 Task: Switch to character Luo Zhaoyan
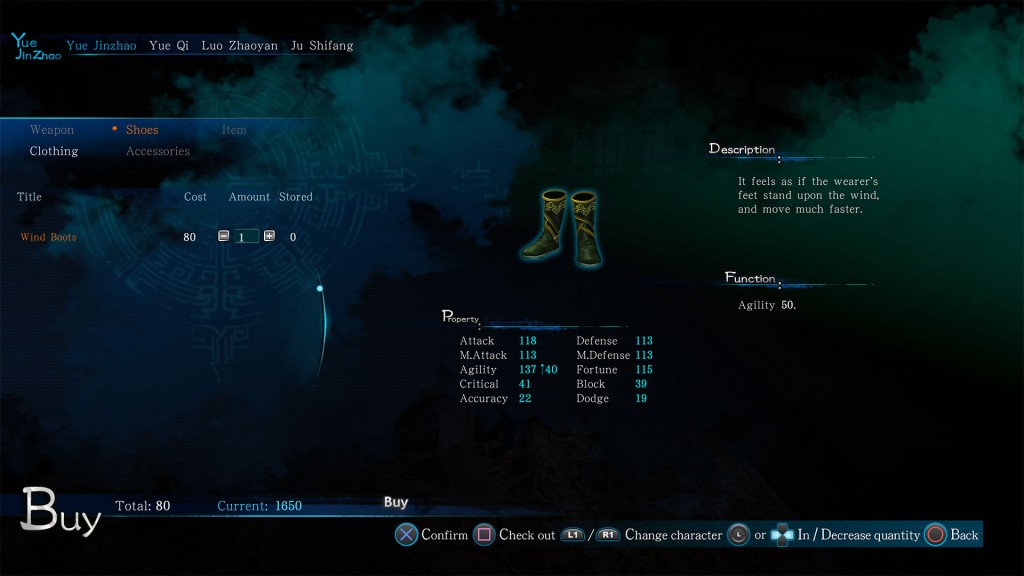tap(239, 46)
